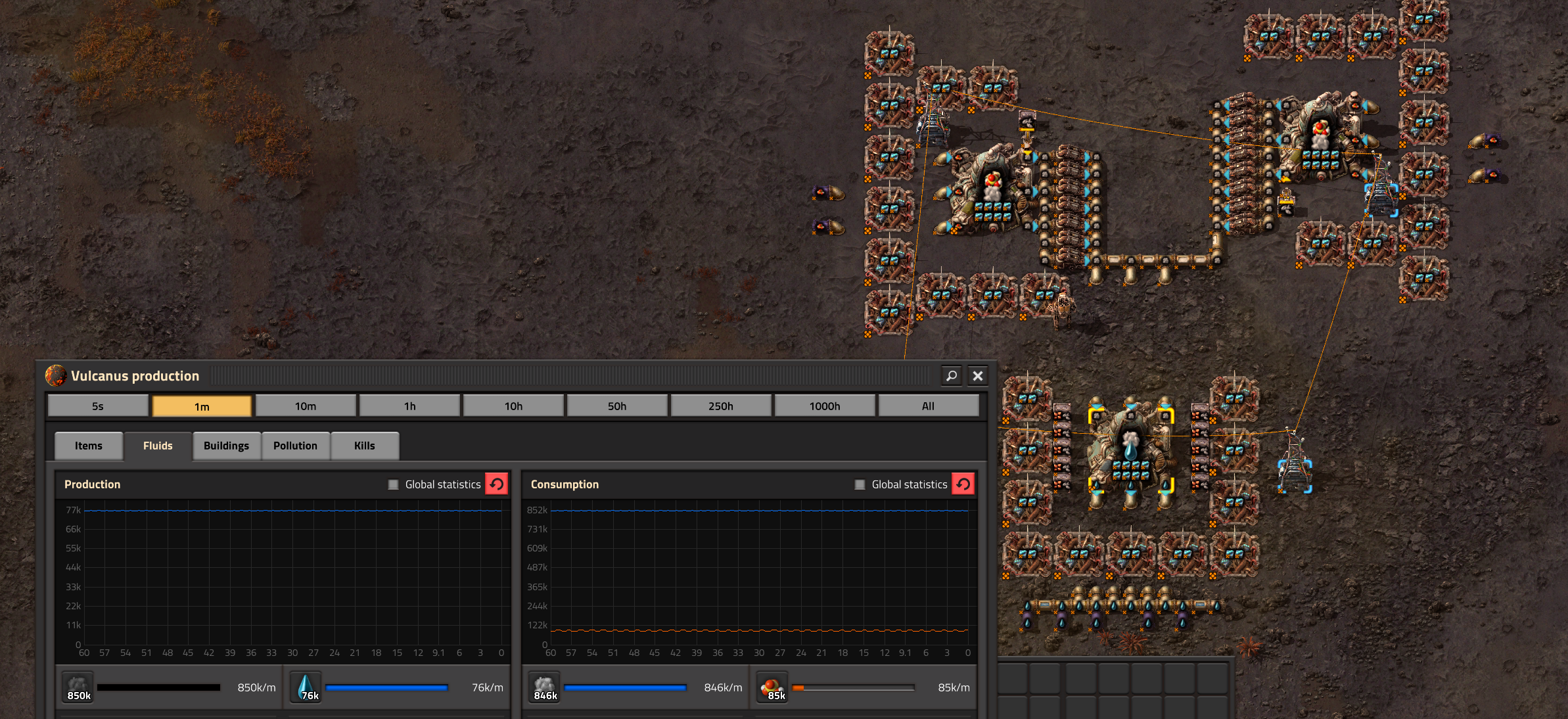The width and height of the screenshot is (1568, 719).
Task: Select the 5s time range
Action: click(98, 406)
